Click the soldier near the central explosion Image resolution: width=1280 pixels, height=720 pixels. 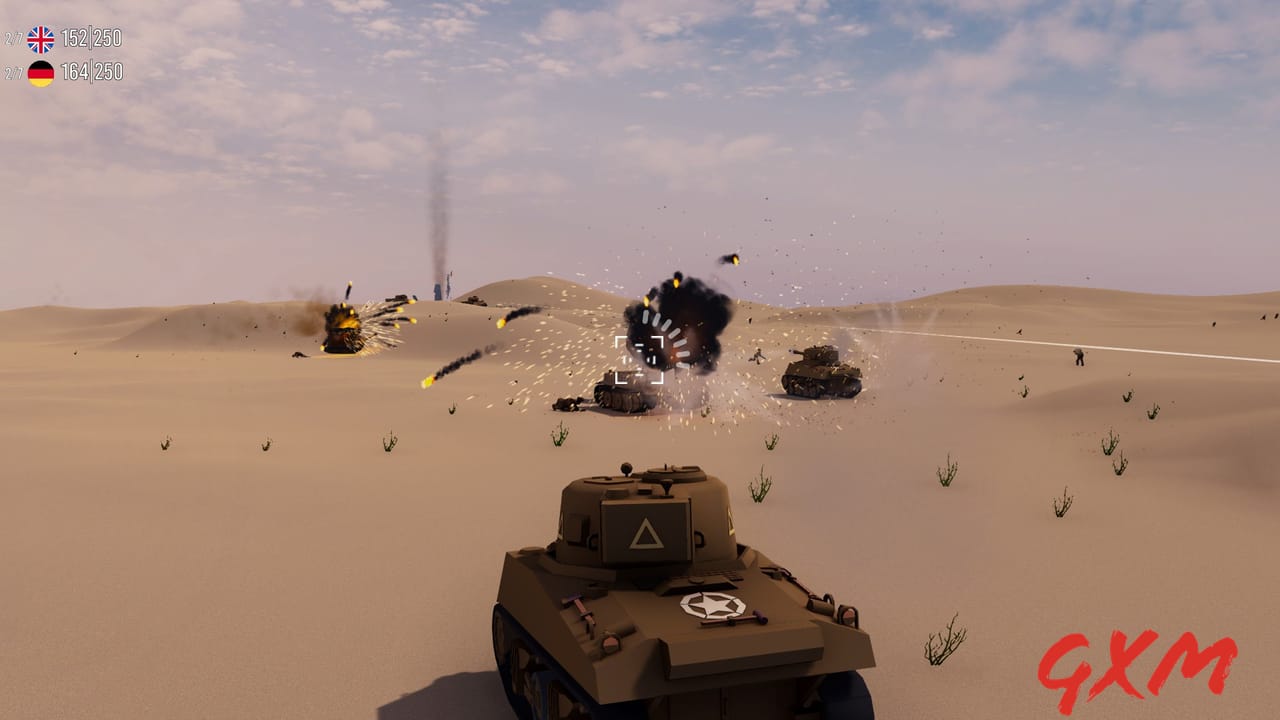pos(757,356)
